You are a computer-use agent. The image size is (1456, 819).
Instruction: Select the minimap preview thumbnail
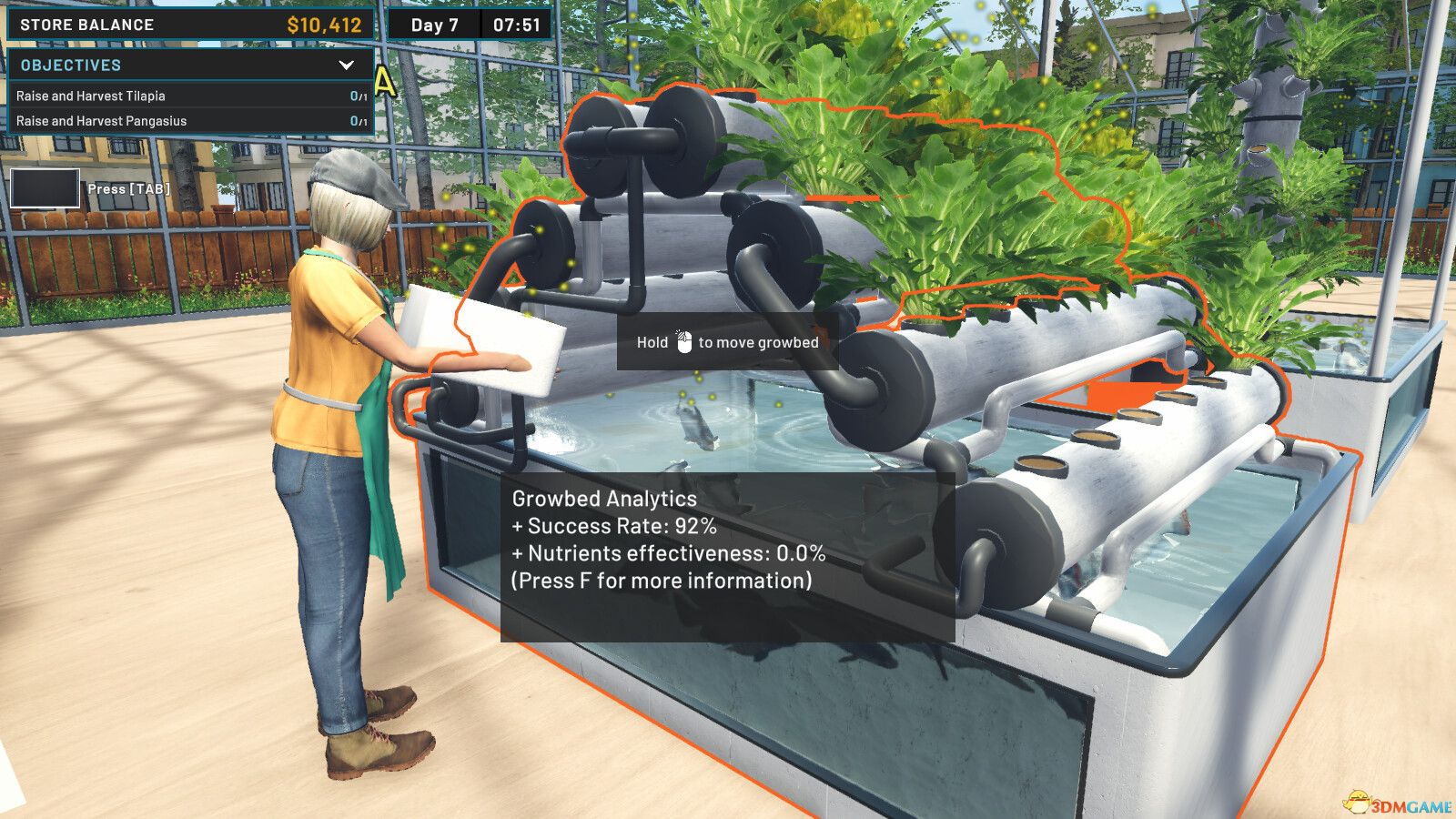click(44, 188)
